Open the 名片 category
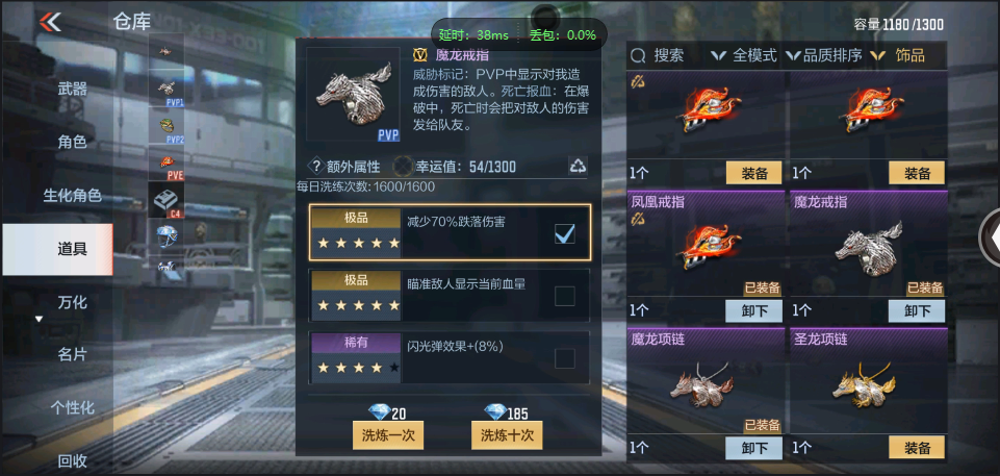This screenshot has width=1000, height=476. [x=72, y=354]
